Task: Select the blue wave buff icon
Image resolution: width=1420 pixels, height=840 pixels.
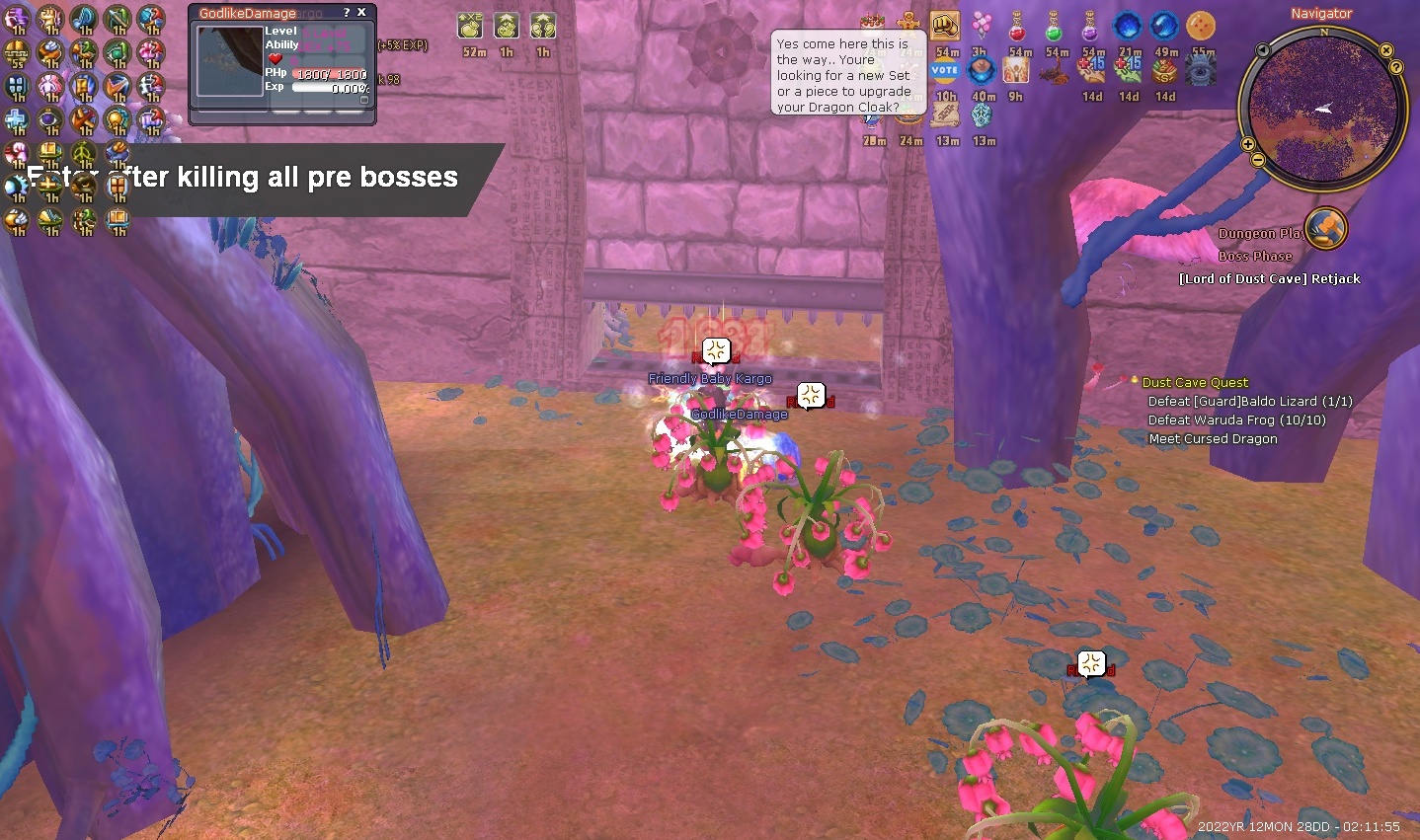Action: click(x=1164, y=26)
